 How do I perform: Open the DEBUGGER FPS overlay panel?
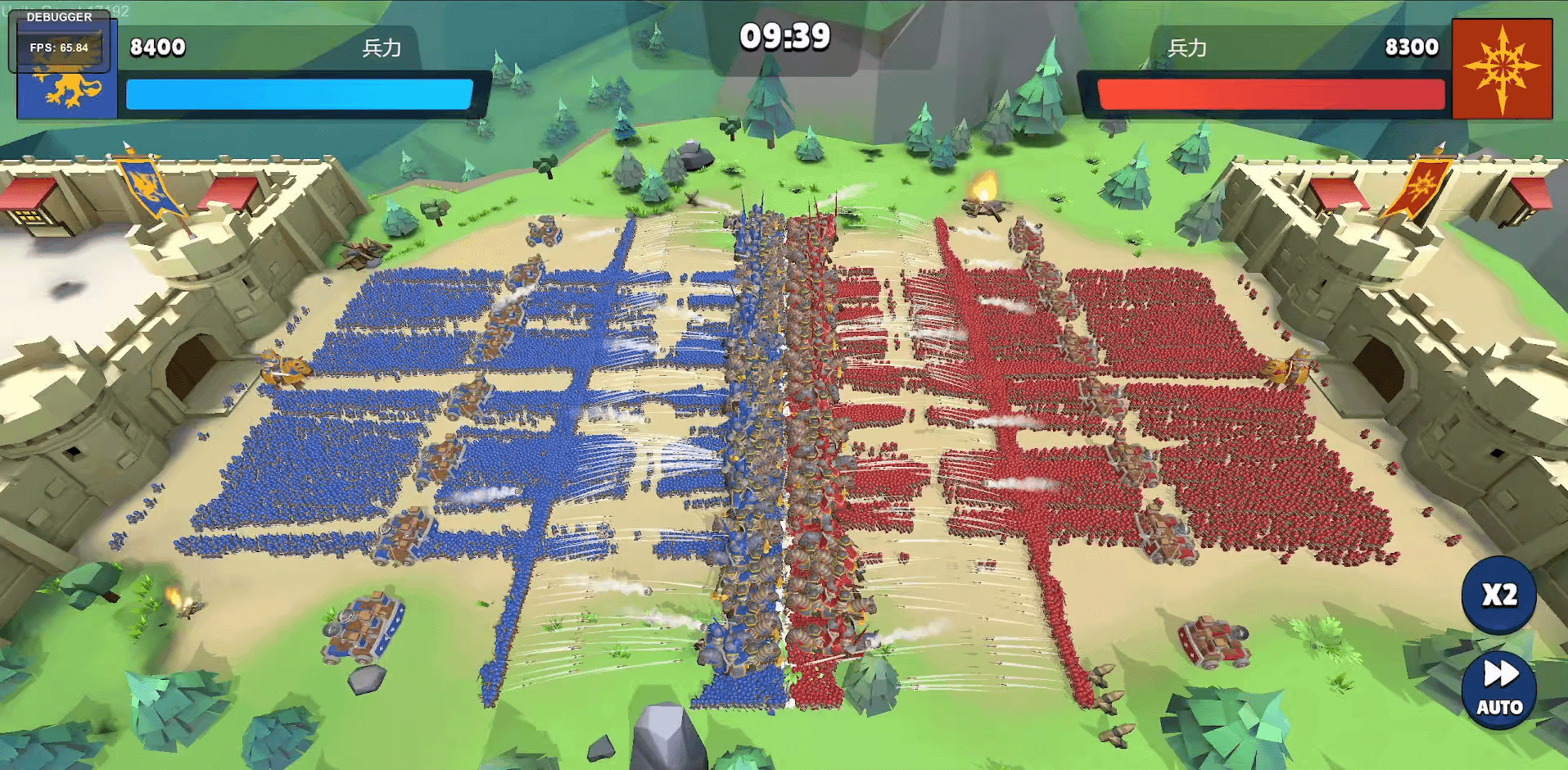pyautogui.click(x=59, y=39)
